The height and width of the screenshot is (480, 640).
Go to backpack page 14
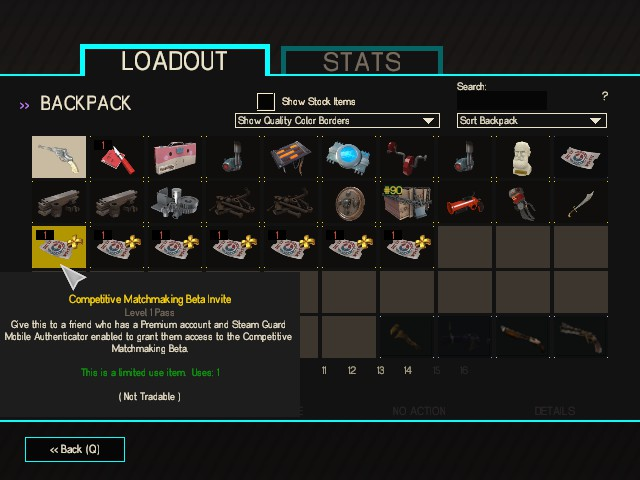tap(408, 371)
